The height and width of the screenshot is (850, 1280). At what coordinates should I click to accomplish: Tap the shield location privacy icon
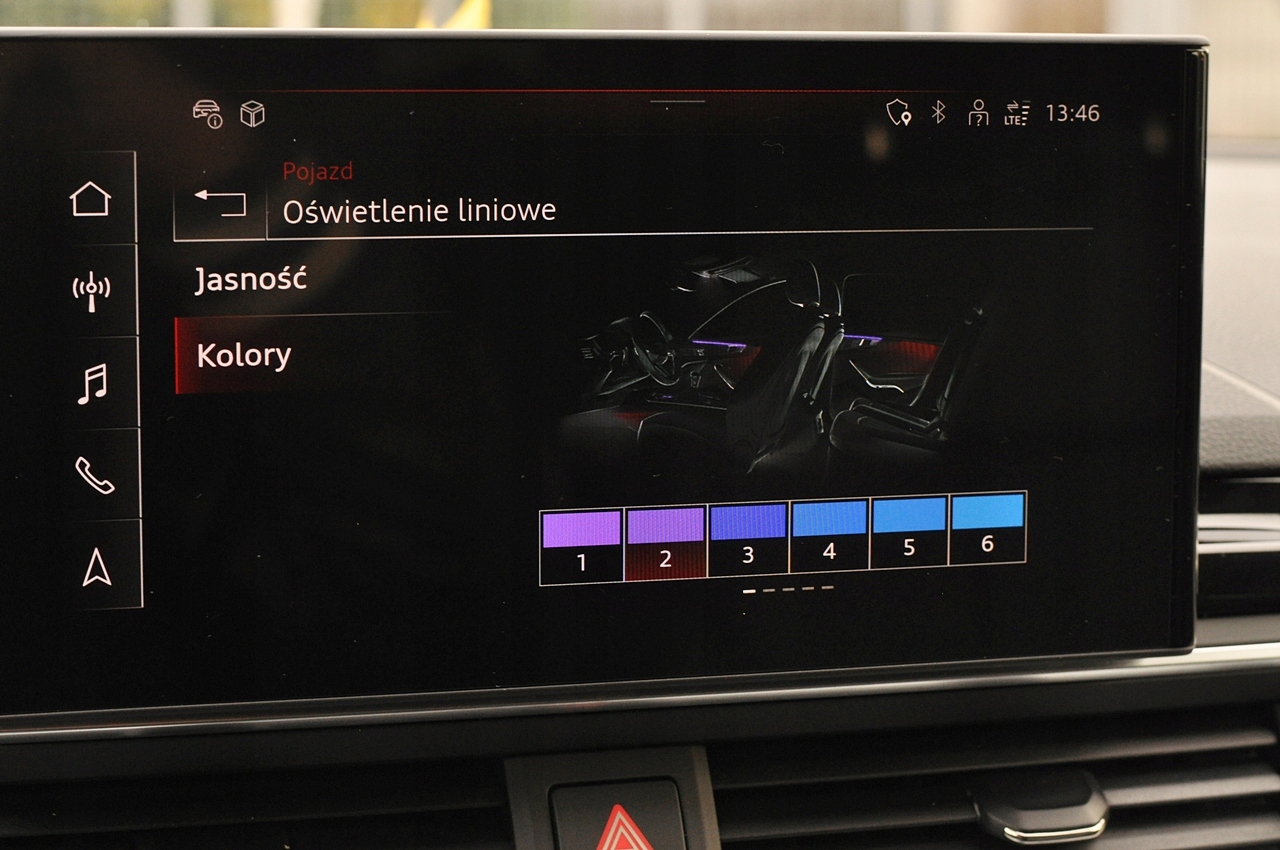(x=898, y=113)
